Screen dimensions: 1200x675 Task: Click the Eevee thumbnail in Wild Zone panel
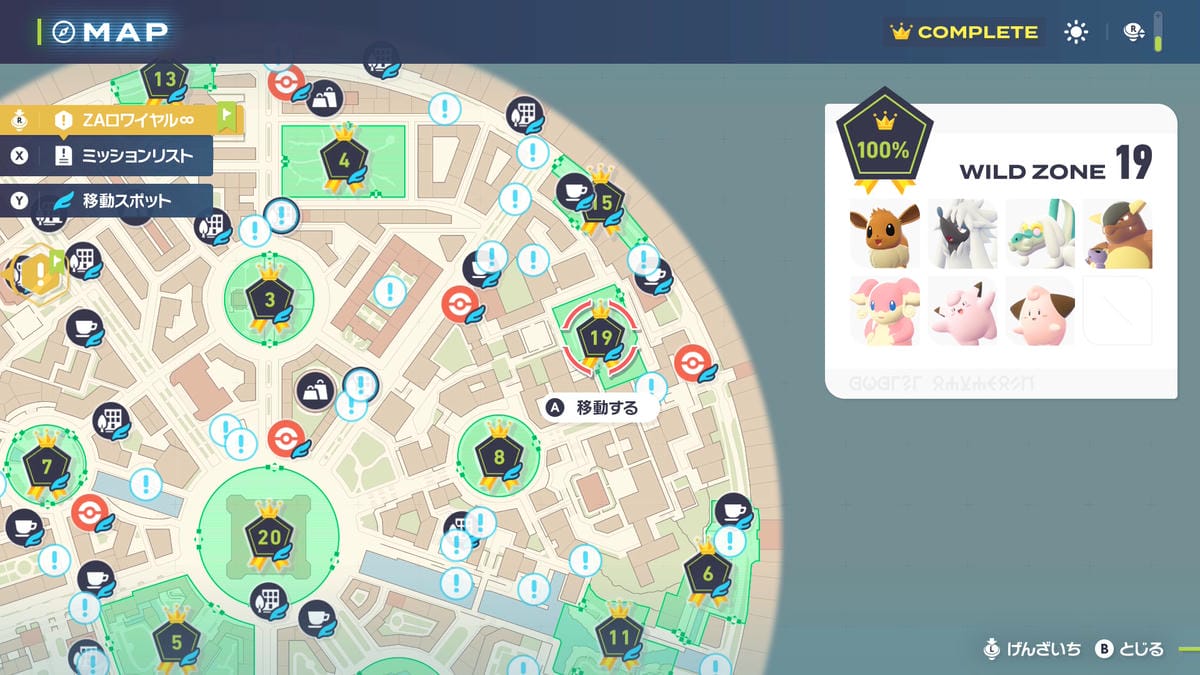click(883, 233)
